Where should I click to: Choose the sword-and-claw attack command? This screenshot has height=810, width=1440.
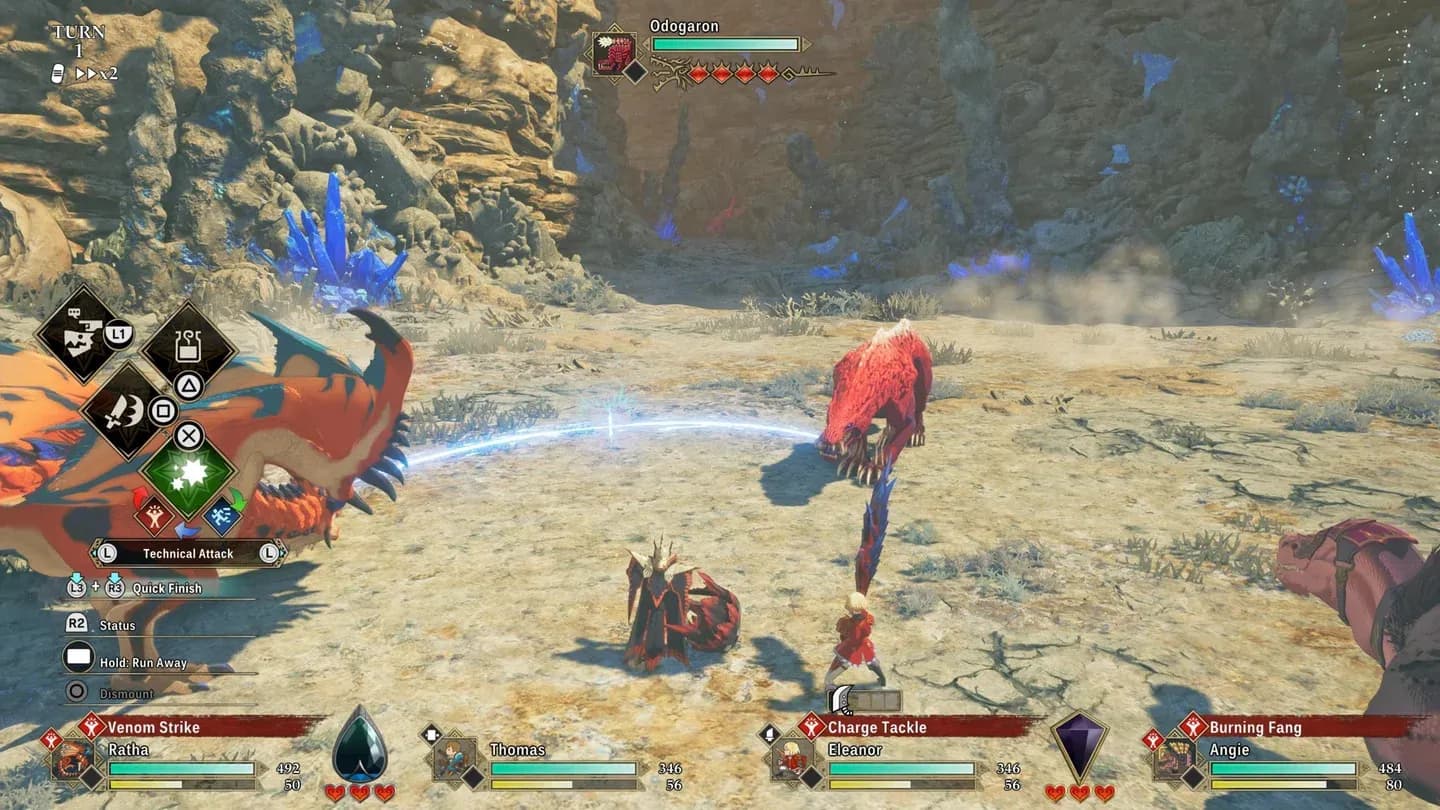(x=125, y=410)
